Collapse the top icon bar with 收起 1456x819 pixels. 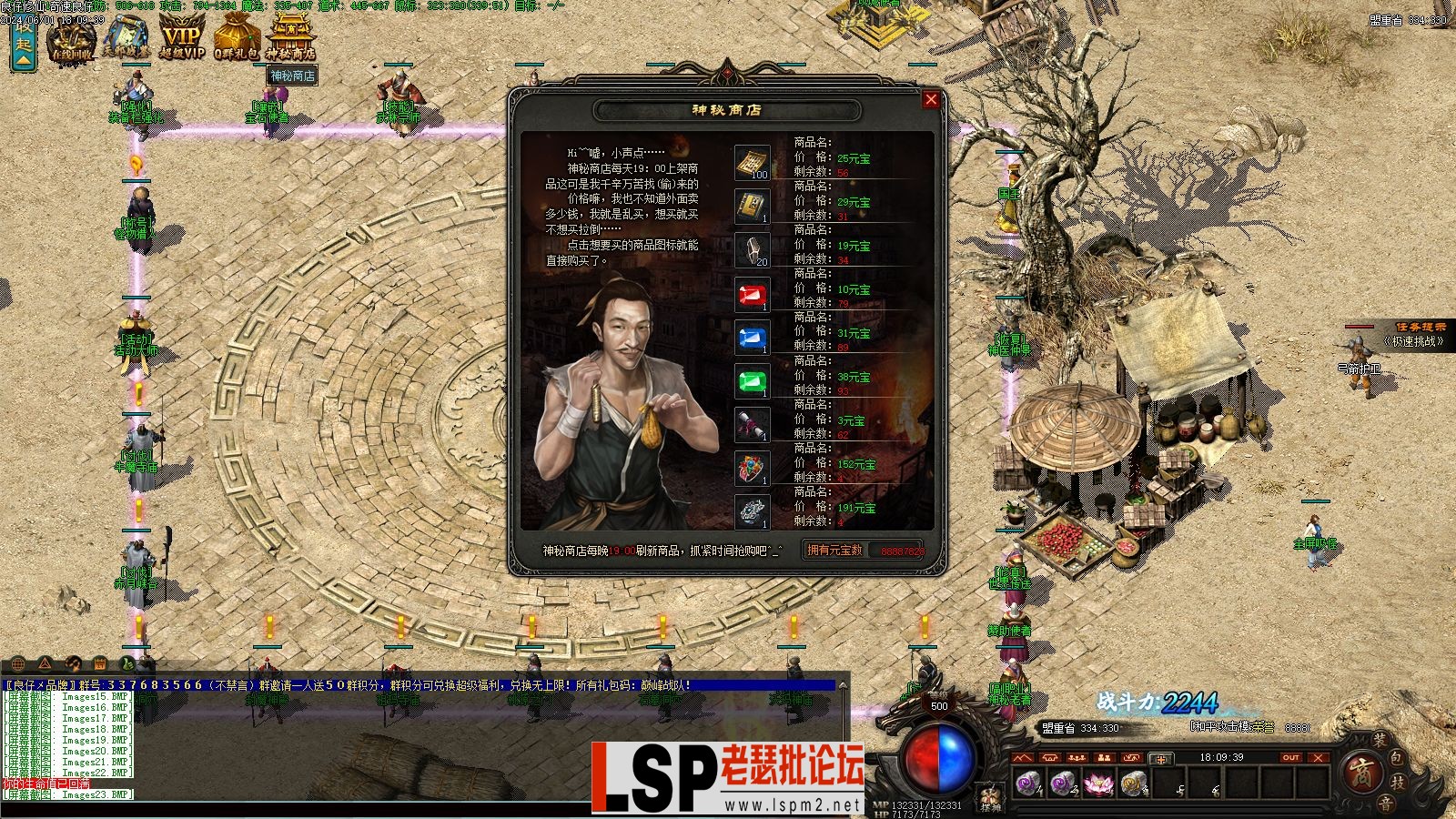click(23, 44)
